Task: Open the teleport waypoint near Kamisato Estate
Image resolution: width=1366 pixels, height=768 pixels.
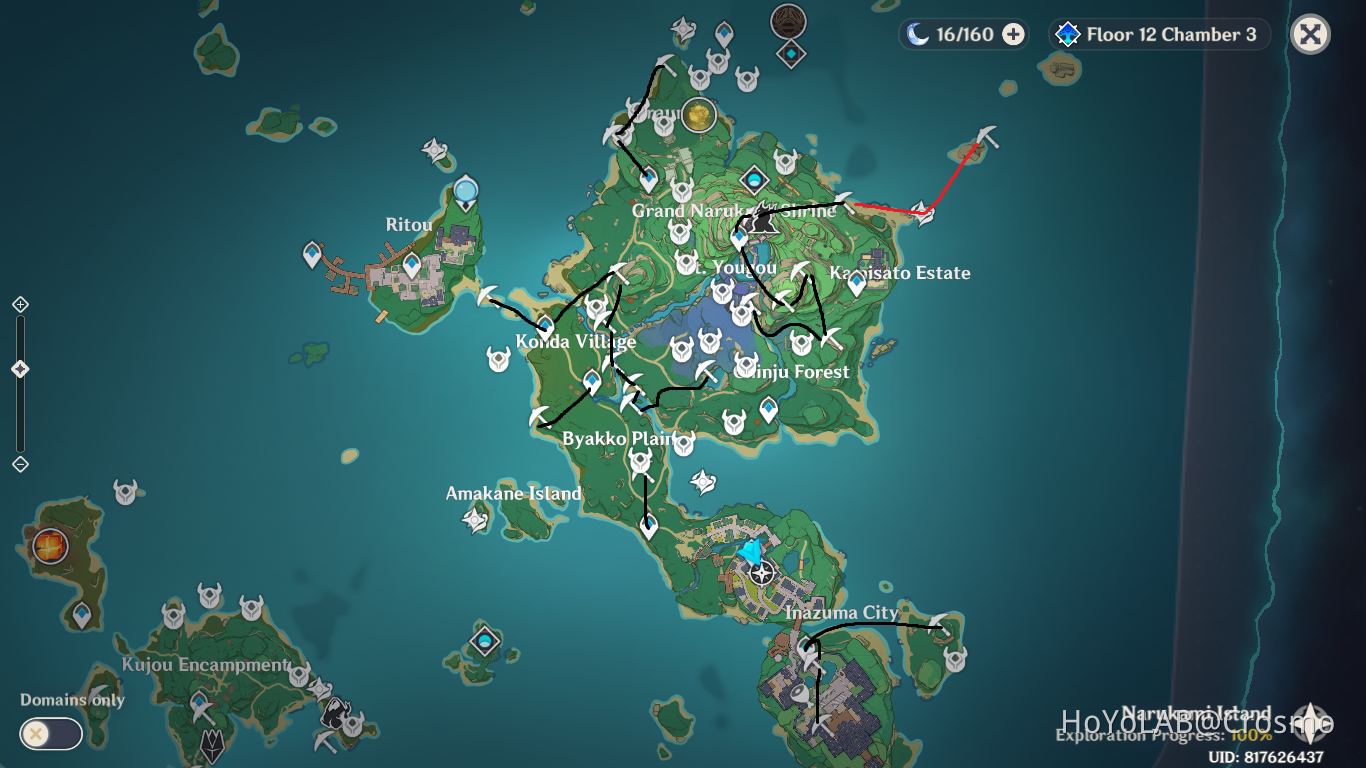Action: pos(855,283)
